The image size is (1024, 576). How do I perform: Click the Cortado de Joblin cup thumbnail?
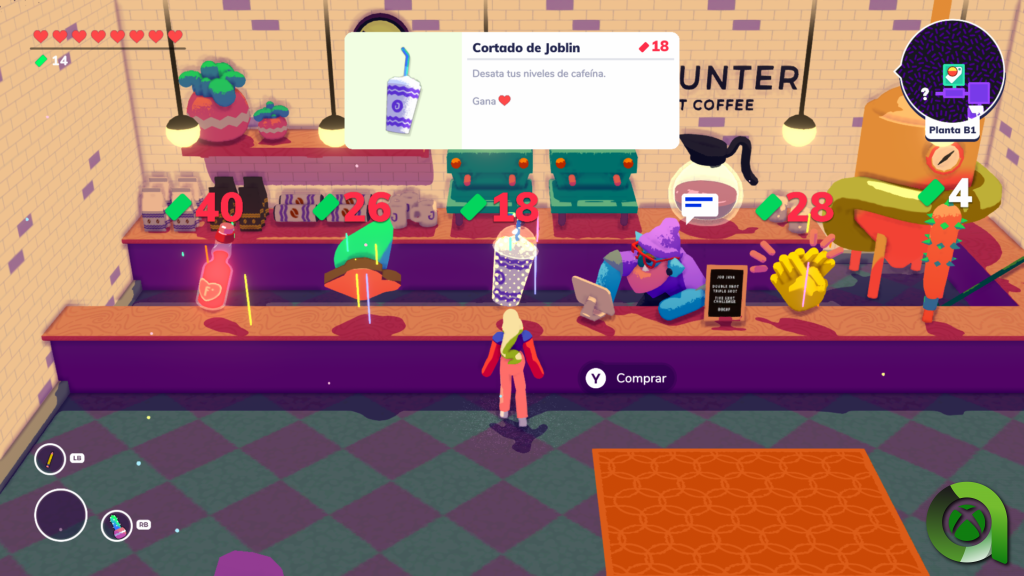(404, 91)
